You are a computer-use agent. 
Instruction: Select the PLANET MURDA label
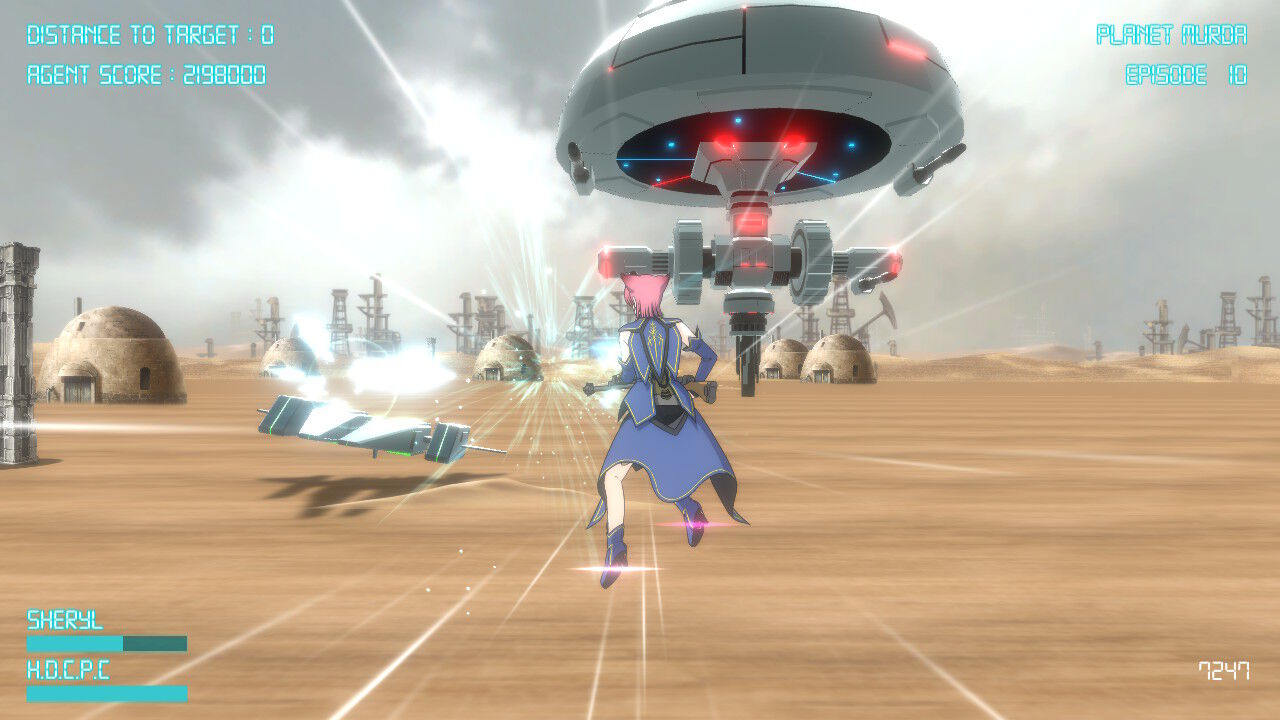click(1172, 32)
